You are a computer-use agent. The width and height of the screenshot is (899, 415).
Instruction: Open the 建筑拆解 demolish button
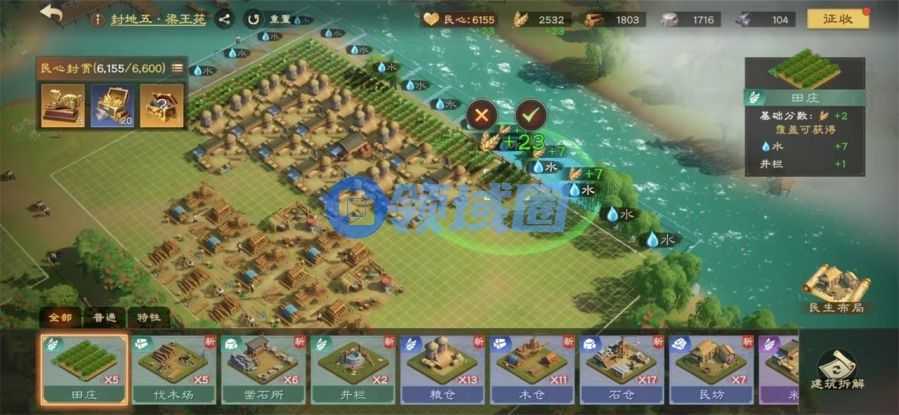pos(837,372)
